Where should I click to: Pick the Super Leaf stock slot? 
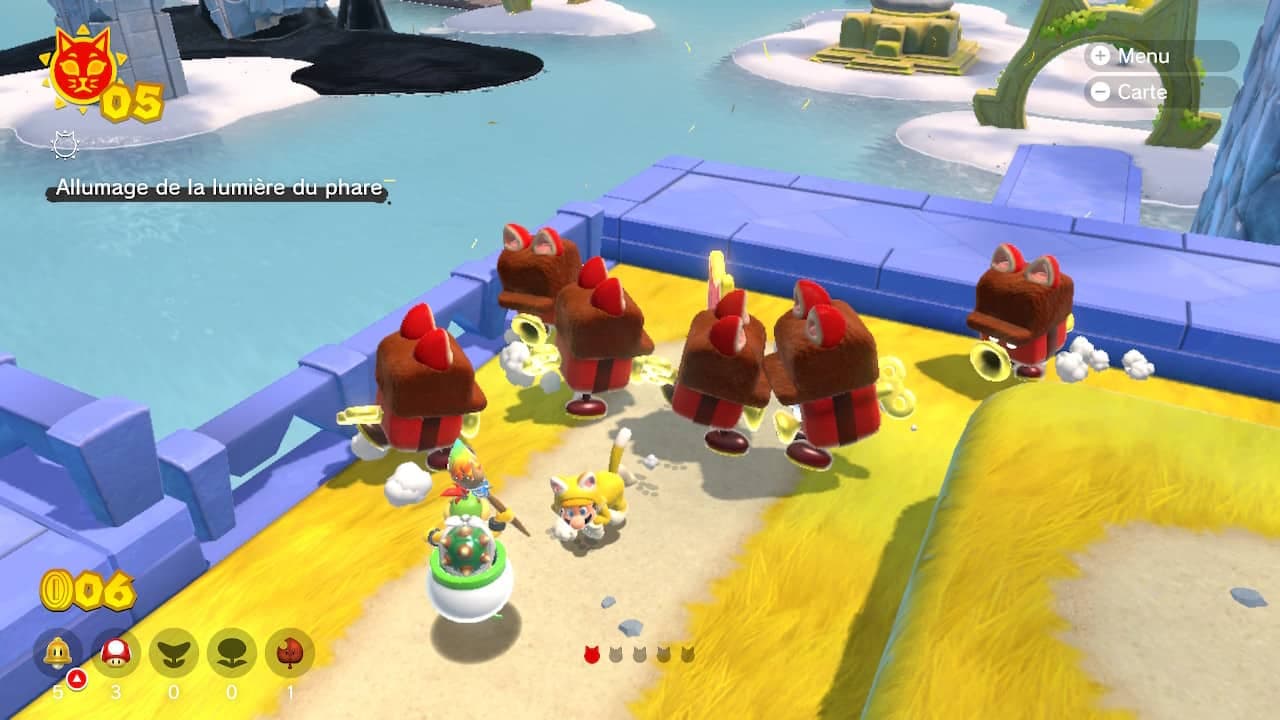click(290, 654)
